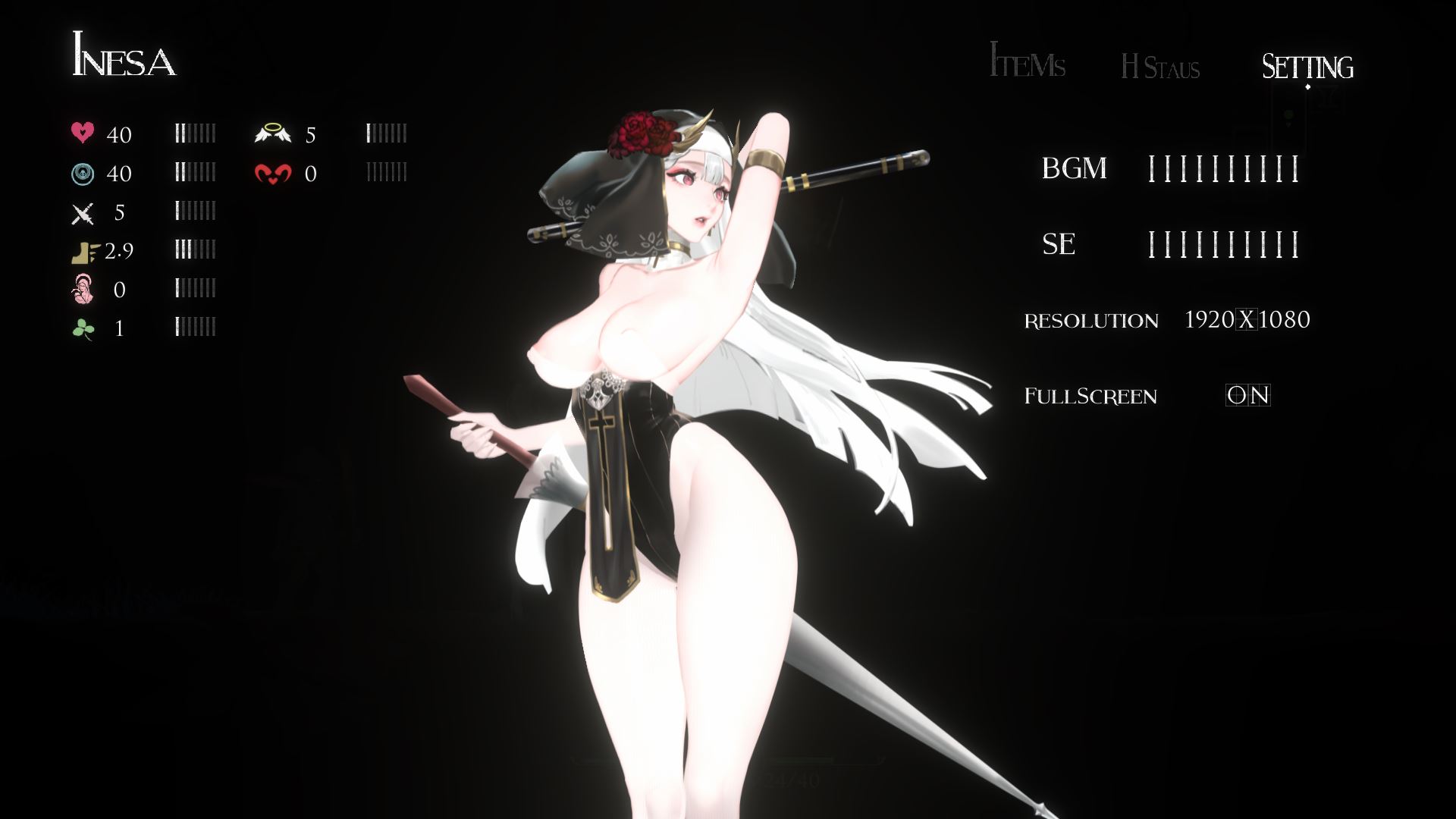Open the H Staus tab

click(1159, 68)
